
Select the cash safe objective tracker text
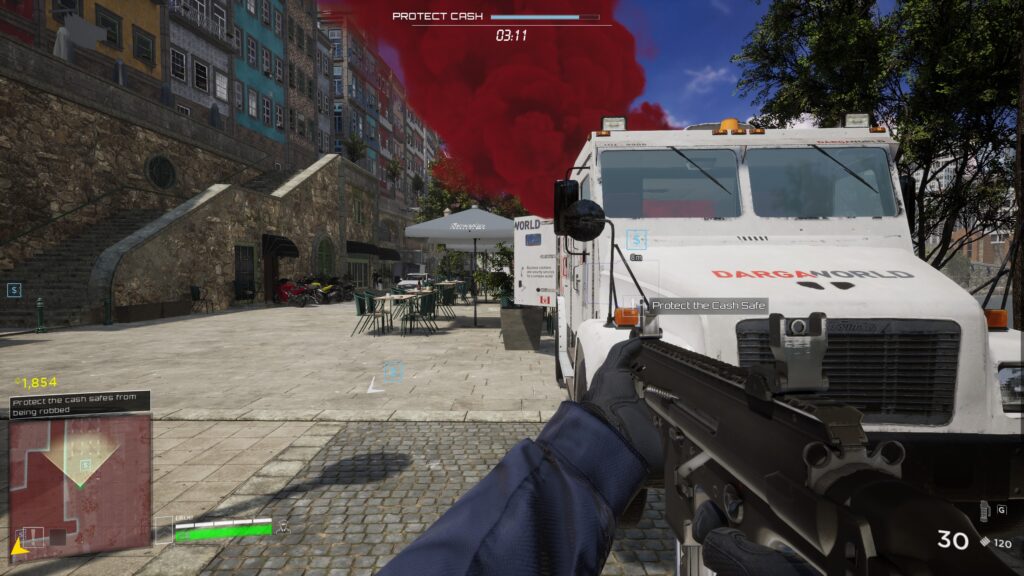pyautogui.click(x=80, y=403)
